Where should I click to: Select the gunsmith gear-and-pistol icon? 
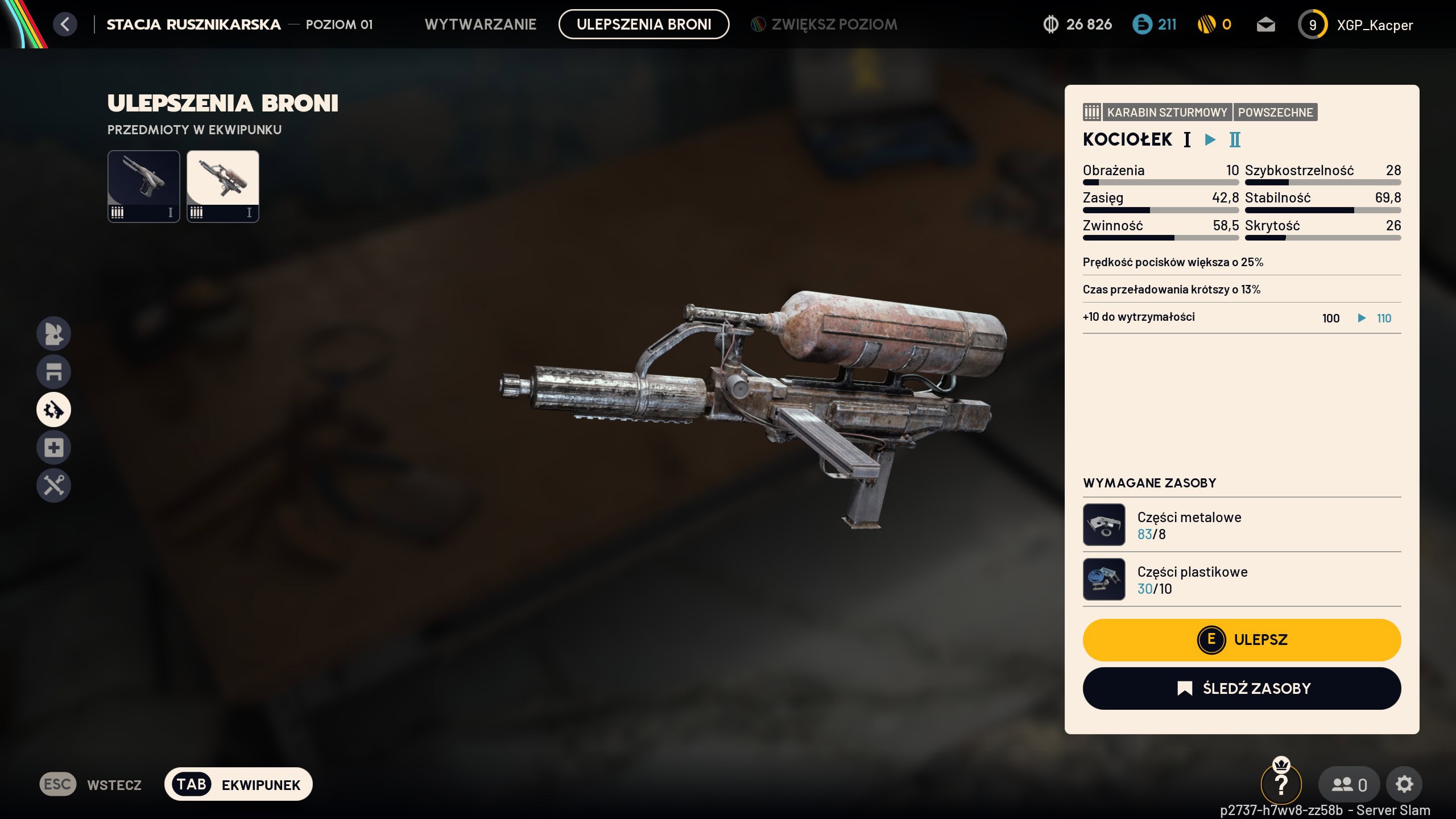[54, 409]
